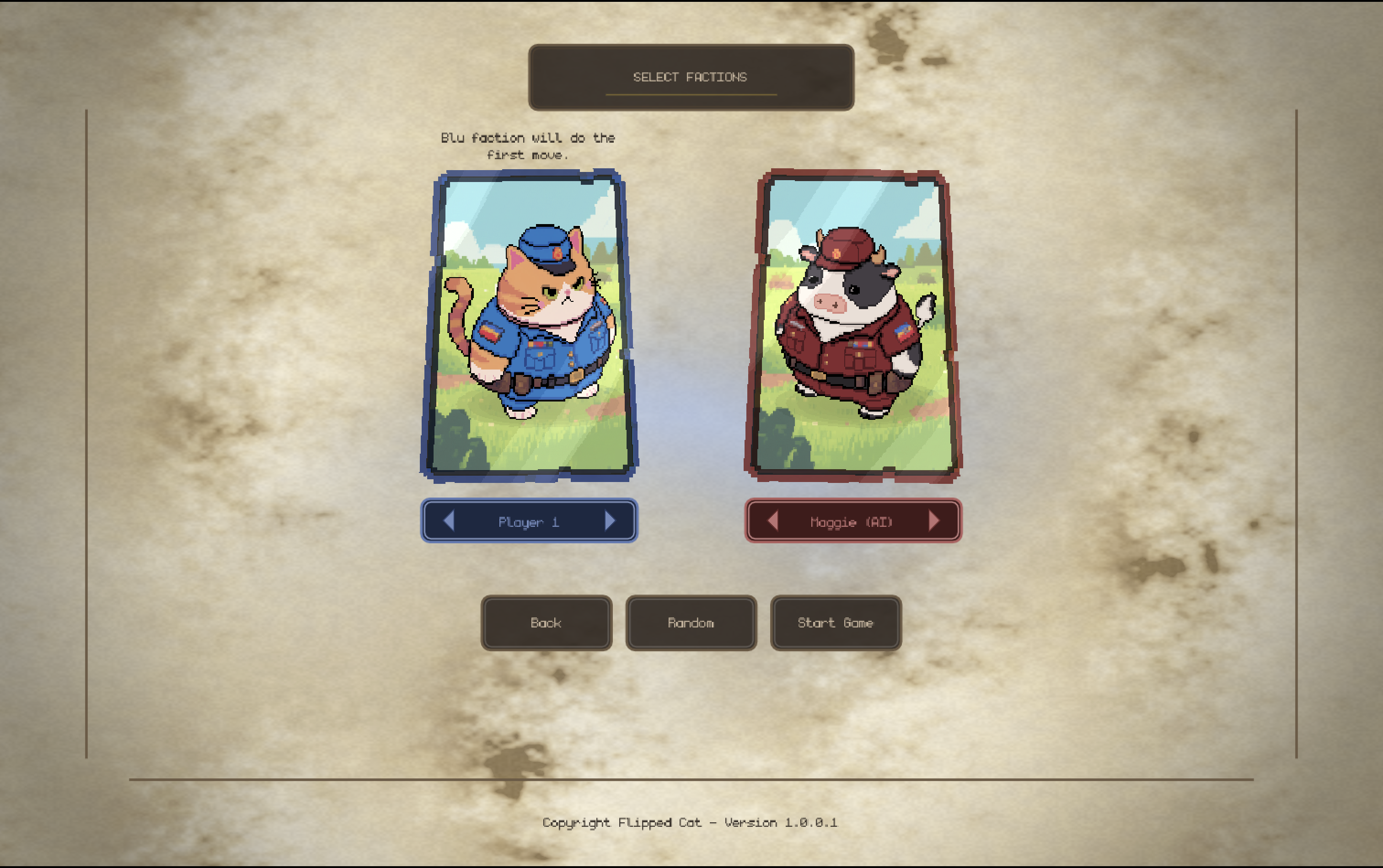Click the Random button
This screenshot has width=1383, height=868.
(x=691, y=623)
